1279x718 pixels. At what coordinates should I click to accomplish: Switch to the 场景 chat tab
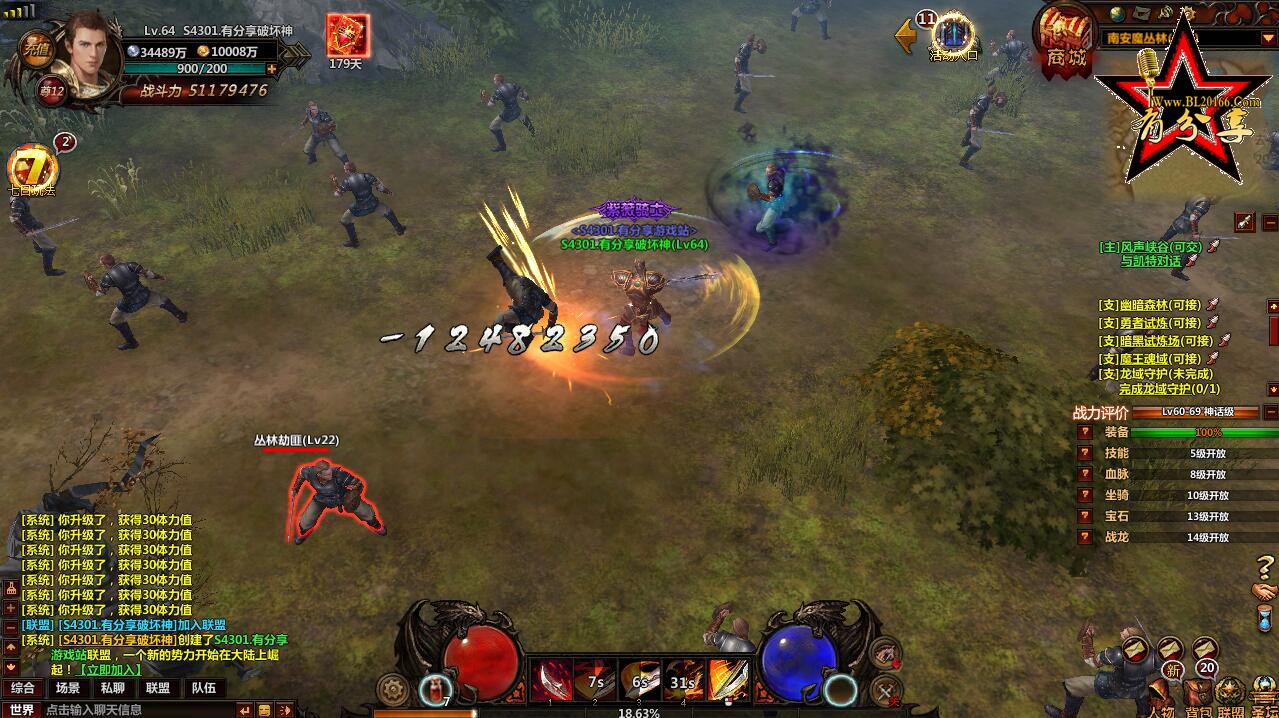(68, 688)
